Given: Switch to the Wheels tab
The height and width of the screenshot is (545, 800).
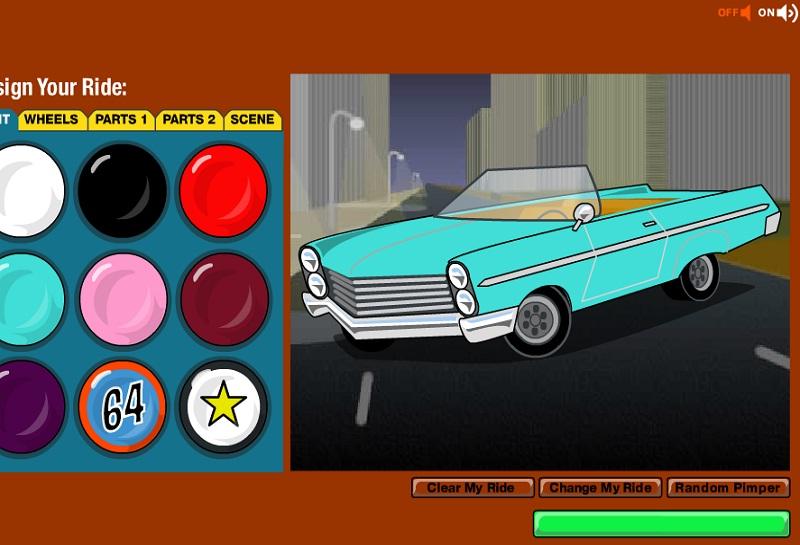Looking at the screenshot, I should (x=51, y=120).
